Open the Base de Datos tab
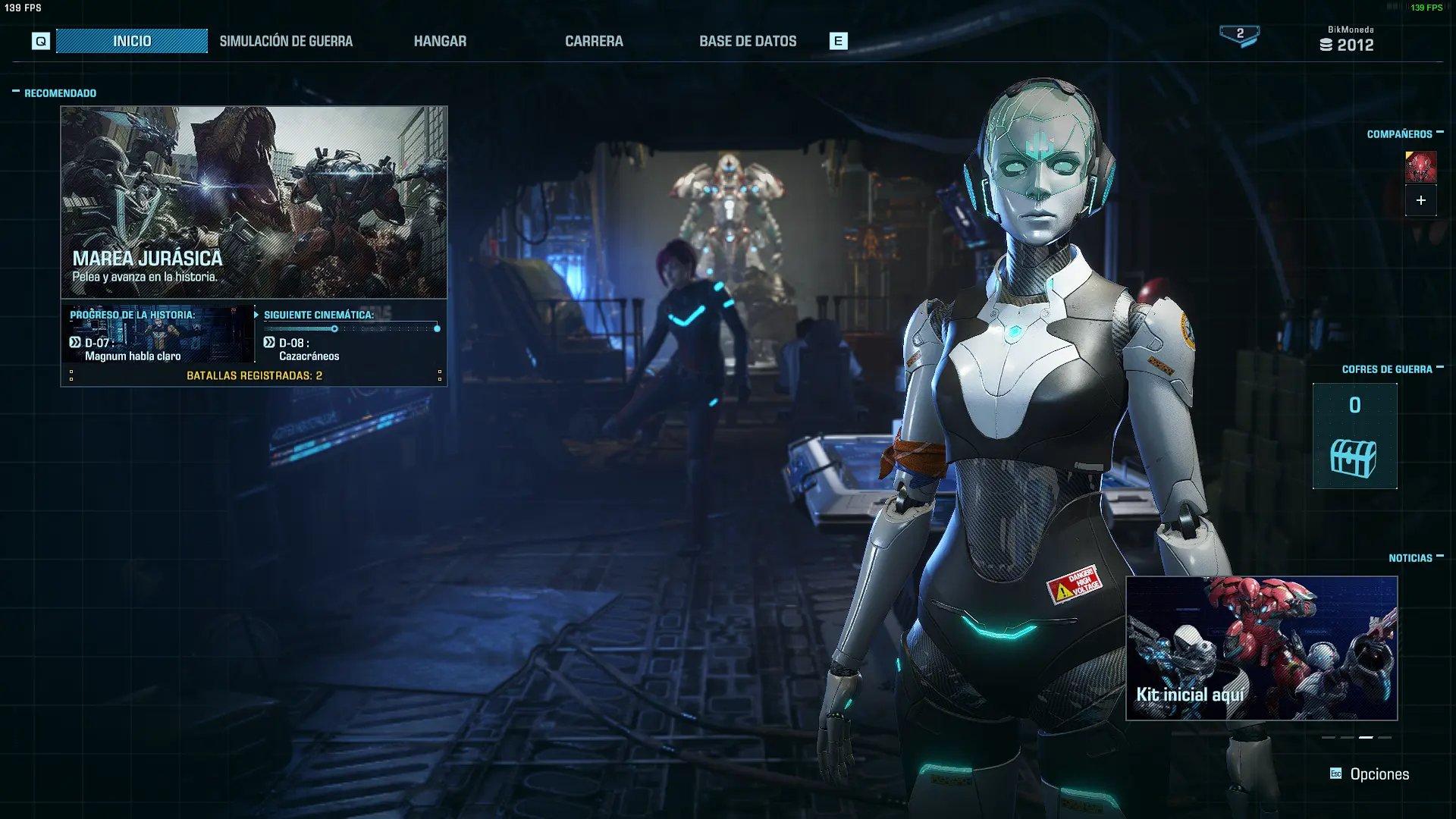 tap(748, 41)
